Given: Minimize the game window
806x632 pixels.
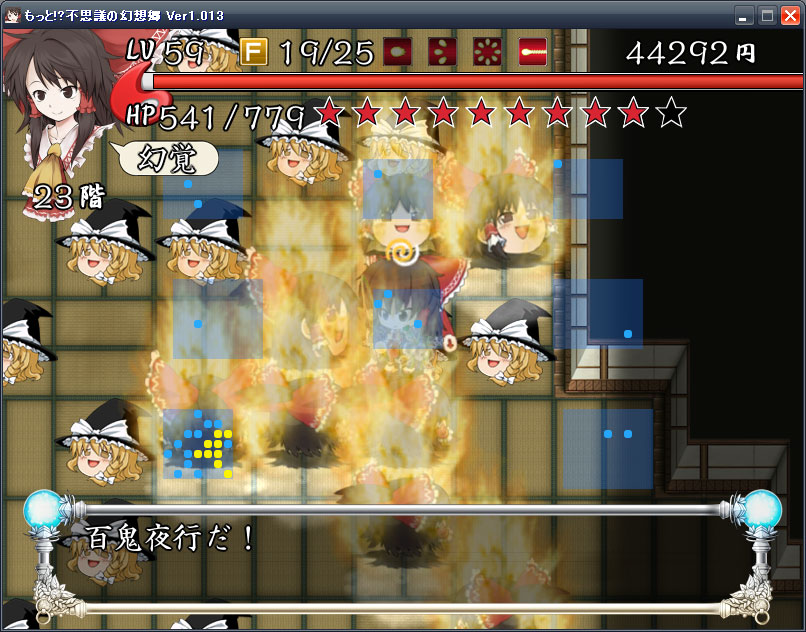Looking at the screenshot, I should coord(743,15).
